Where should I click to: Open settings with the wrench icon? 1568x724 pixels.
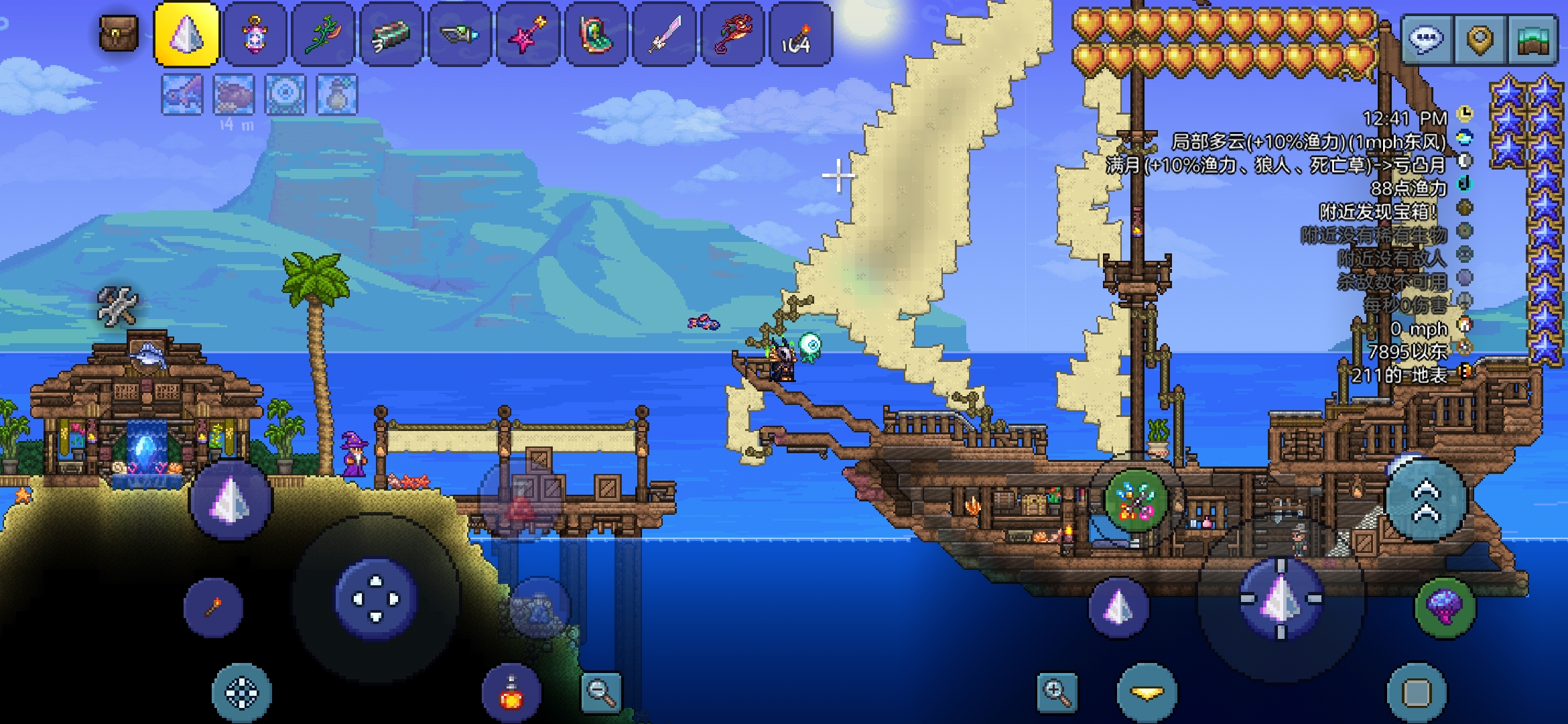click(x=117, y=306)
